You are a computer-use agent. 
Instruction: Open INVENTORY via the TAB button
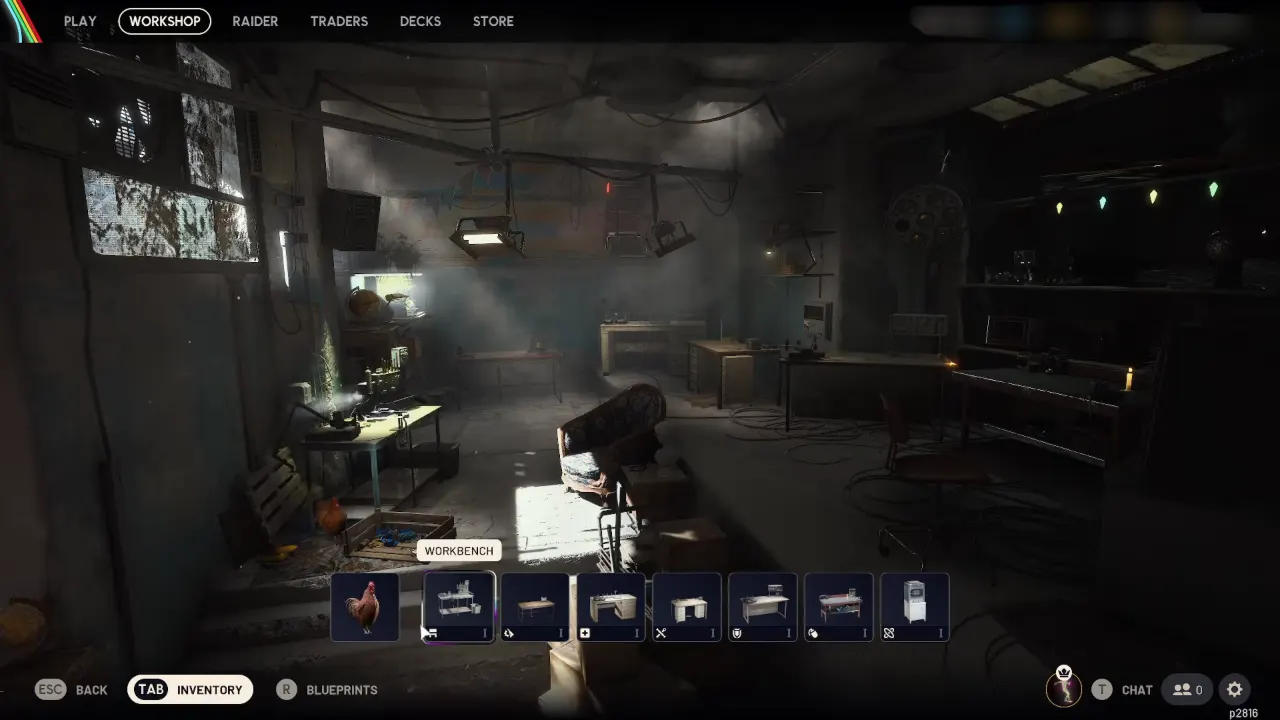coord(190,689)
